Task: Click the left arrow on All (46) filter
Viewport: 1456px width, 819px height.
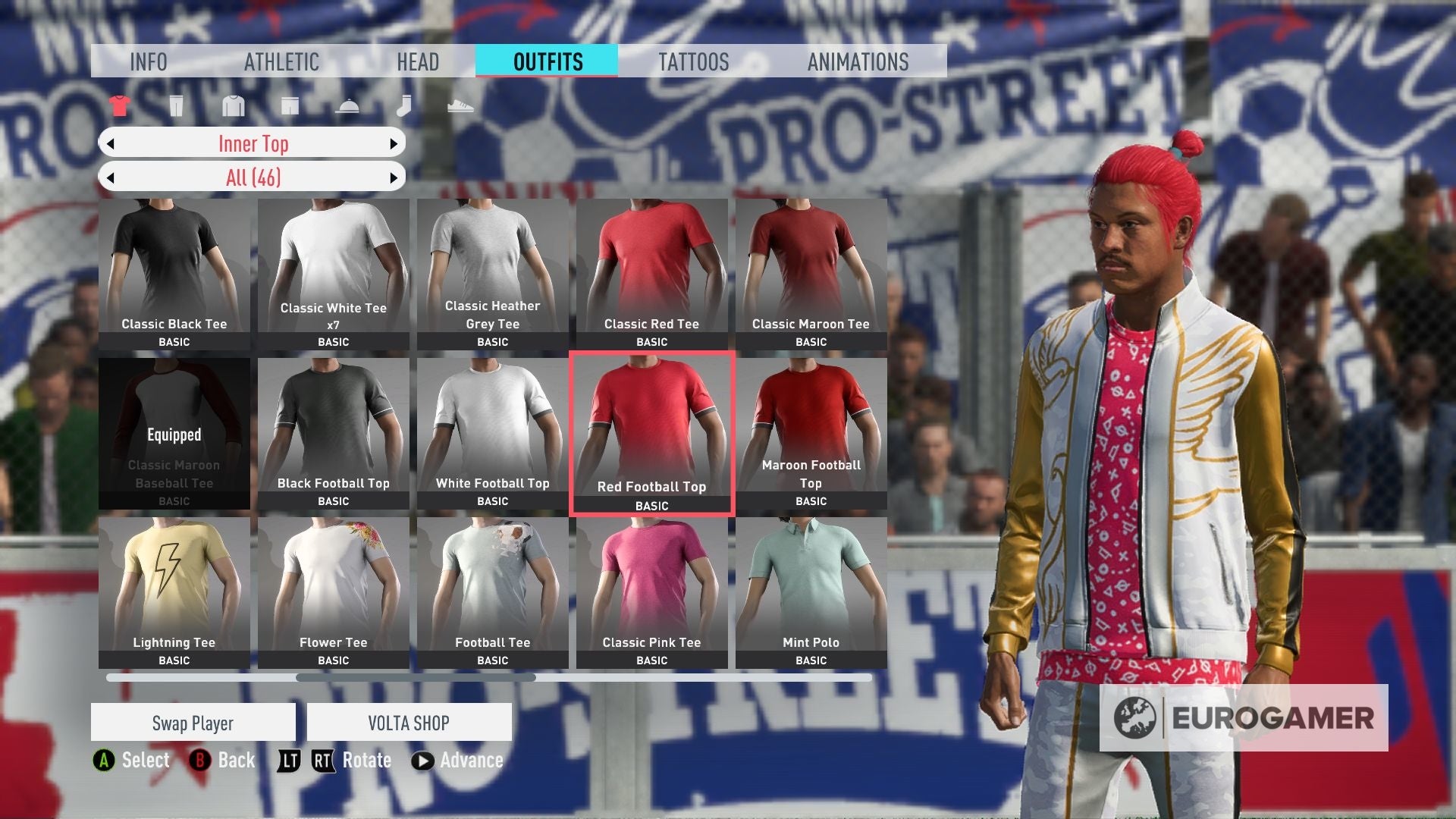Action: 111,176
